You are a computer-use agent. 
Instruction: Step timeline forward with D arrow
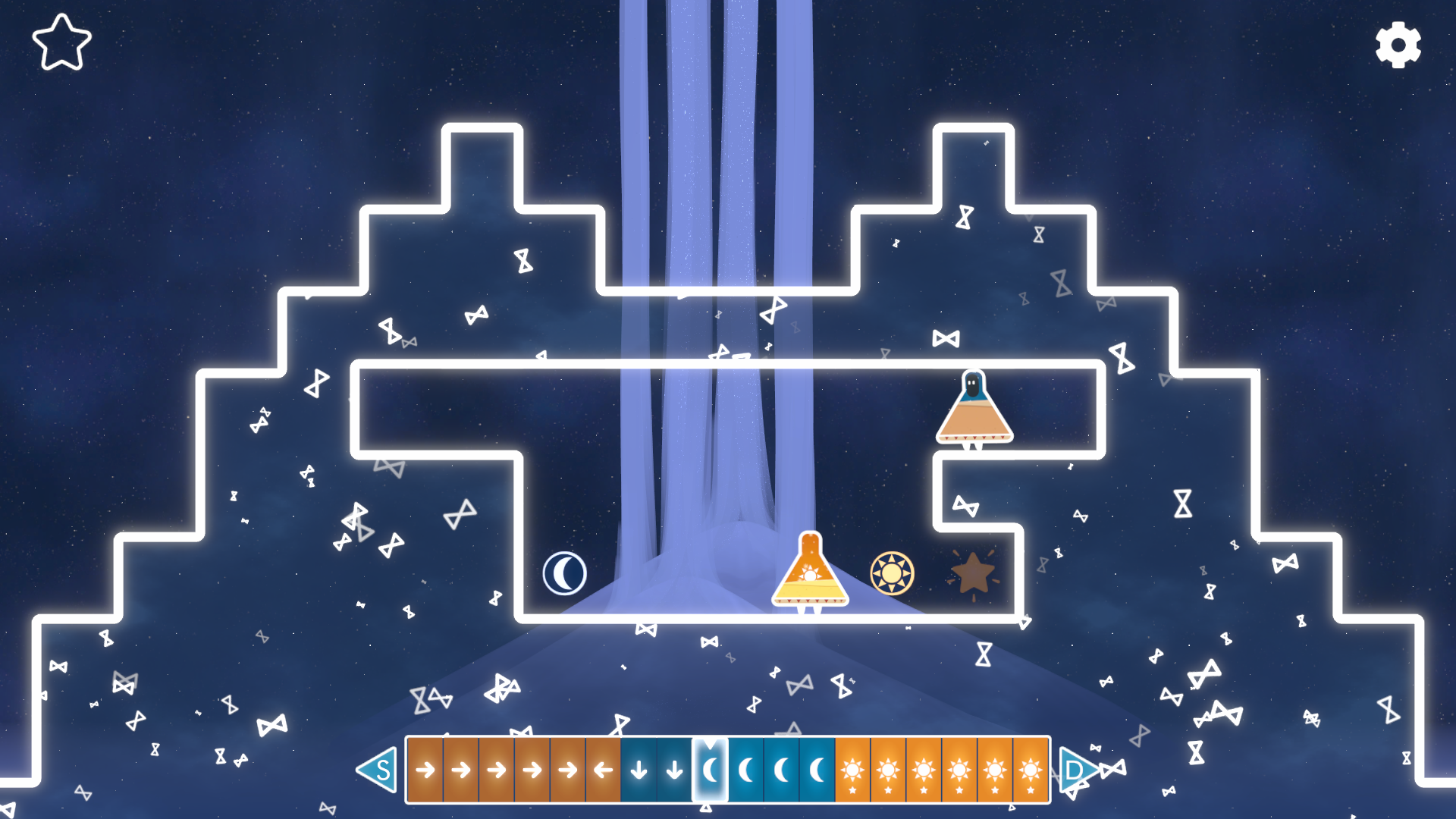coord(1076,770)
